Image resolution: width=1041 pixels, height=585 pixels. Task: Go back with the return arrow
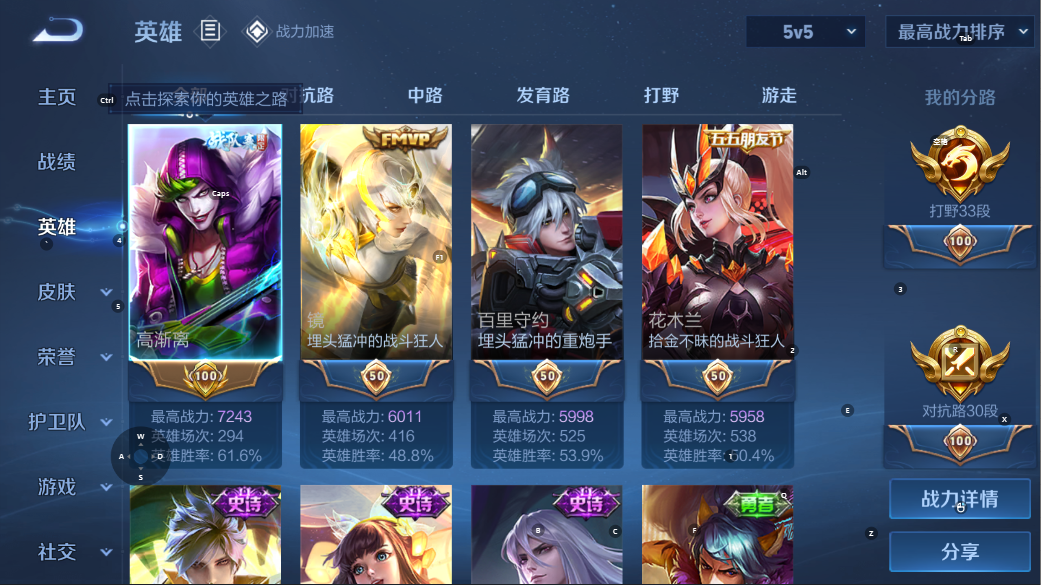[x=57, y=31]
